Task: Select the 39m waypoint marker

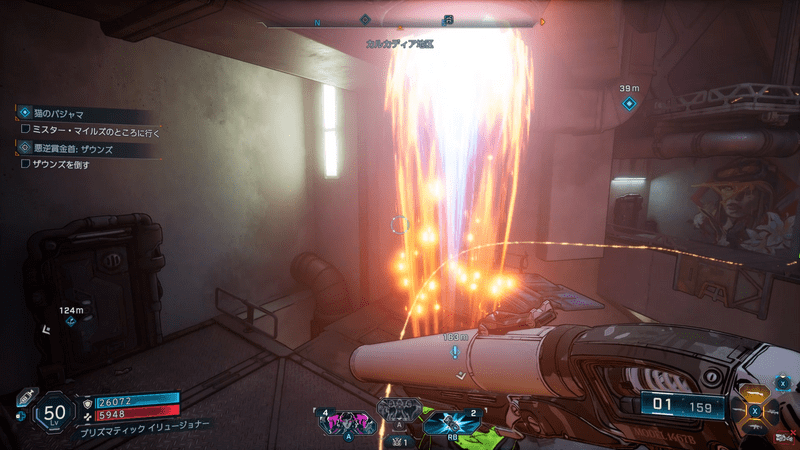Action: (629, 103)
